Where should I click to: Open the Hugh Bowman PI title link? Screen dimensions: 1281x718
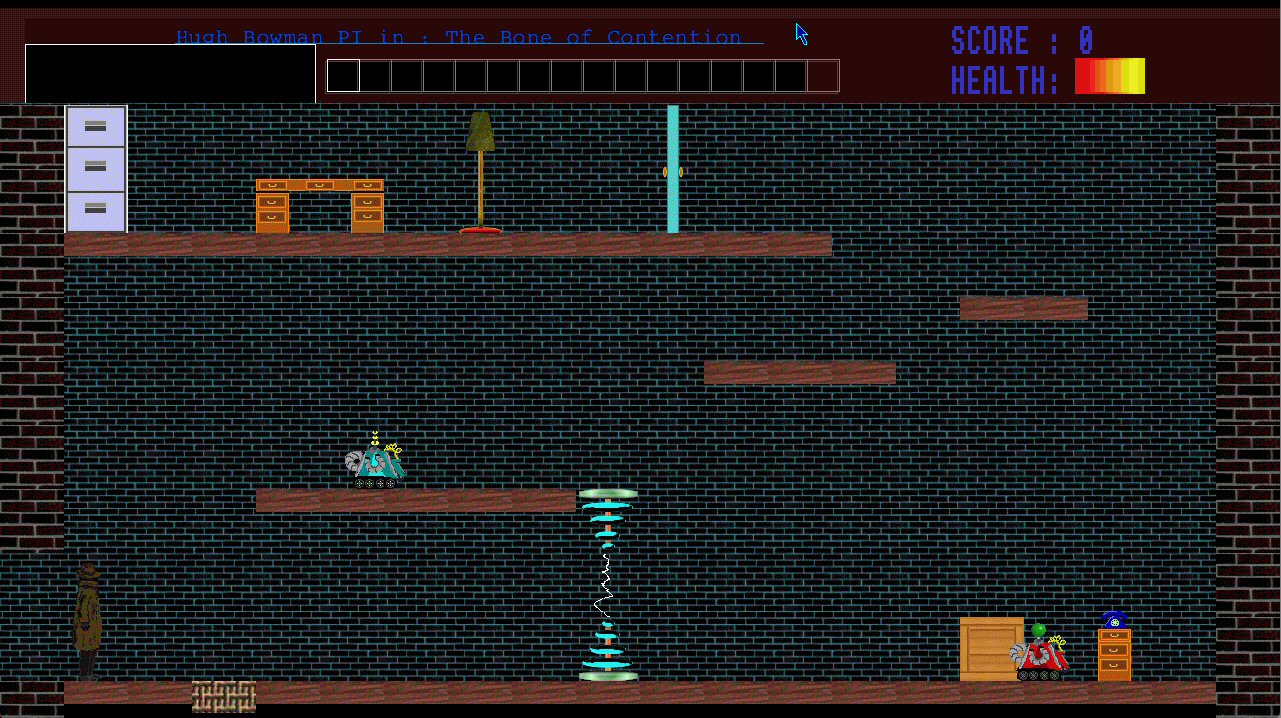tap(469, 38)
